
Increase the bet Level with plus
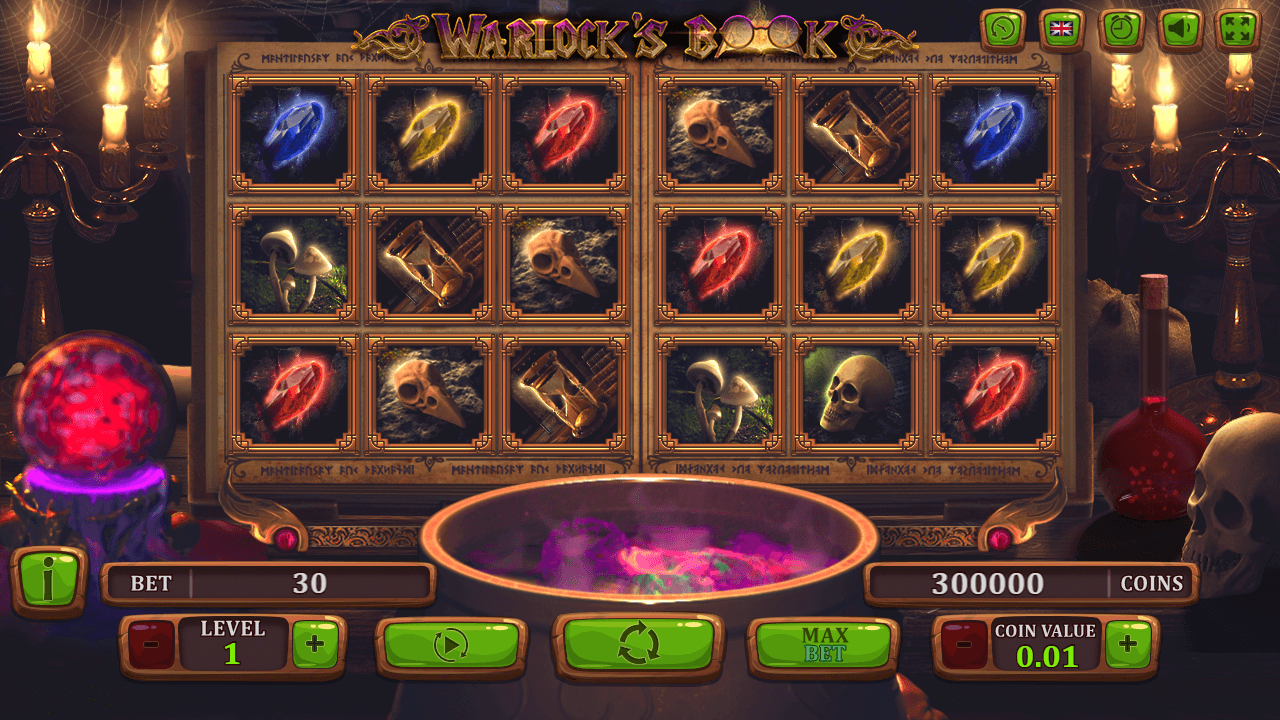315,644
